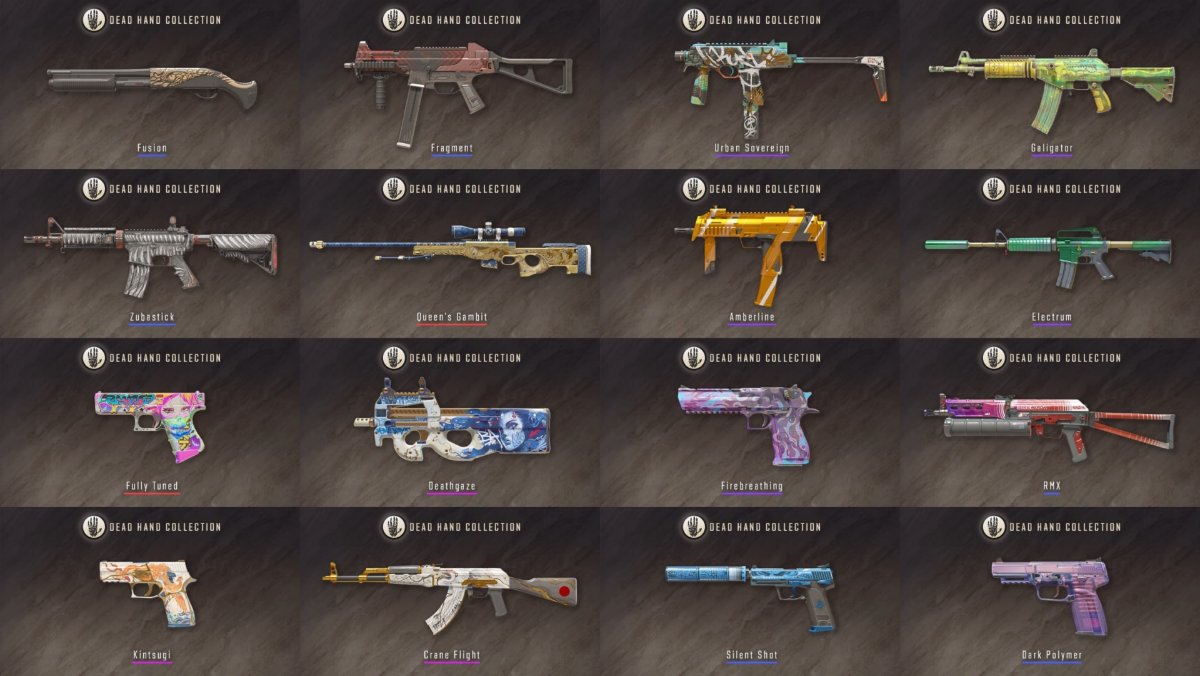Select the Fully Tuned pistol skin
Image resolution: width=1200 pixels, height=676 pixels.
pyautogui.click(x=151, y=422)
